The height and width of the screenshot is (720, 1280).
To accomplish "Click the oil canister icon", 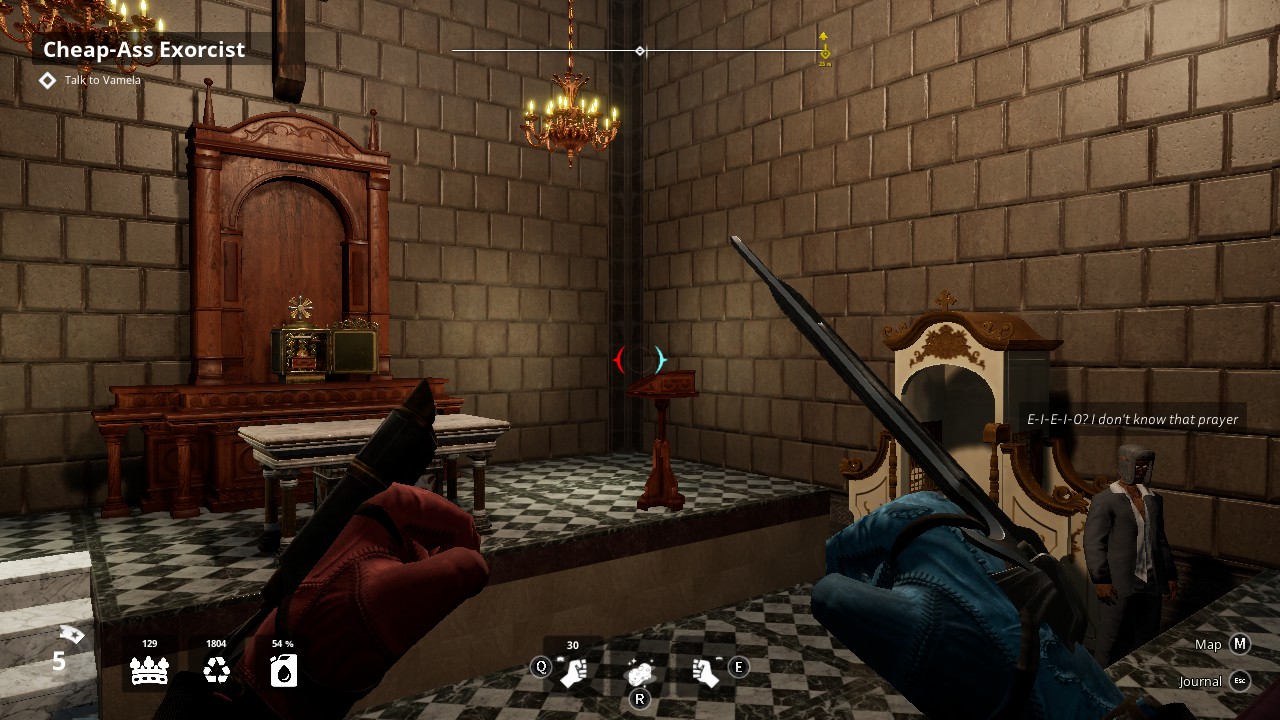I will click(x=283, y=671).
